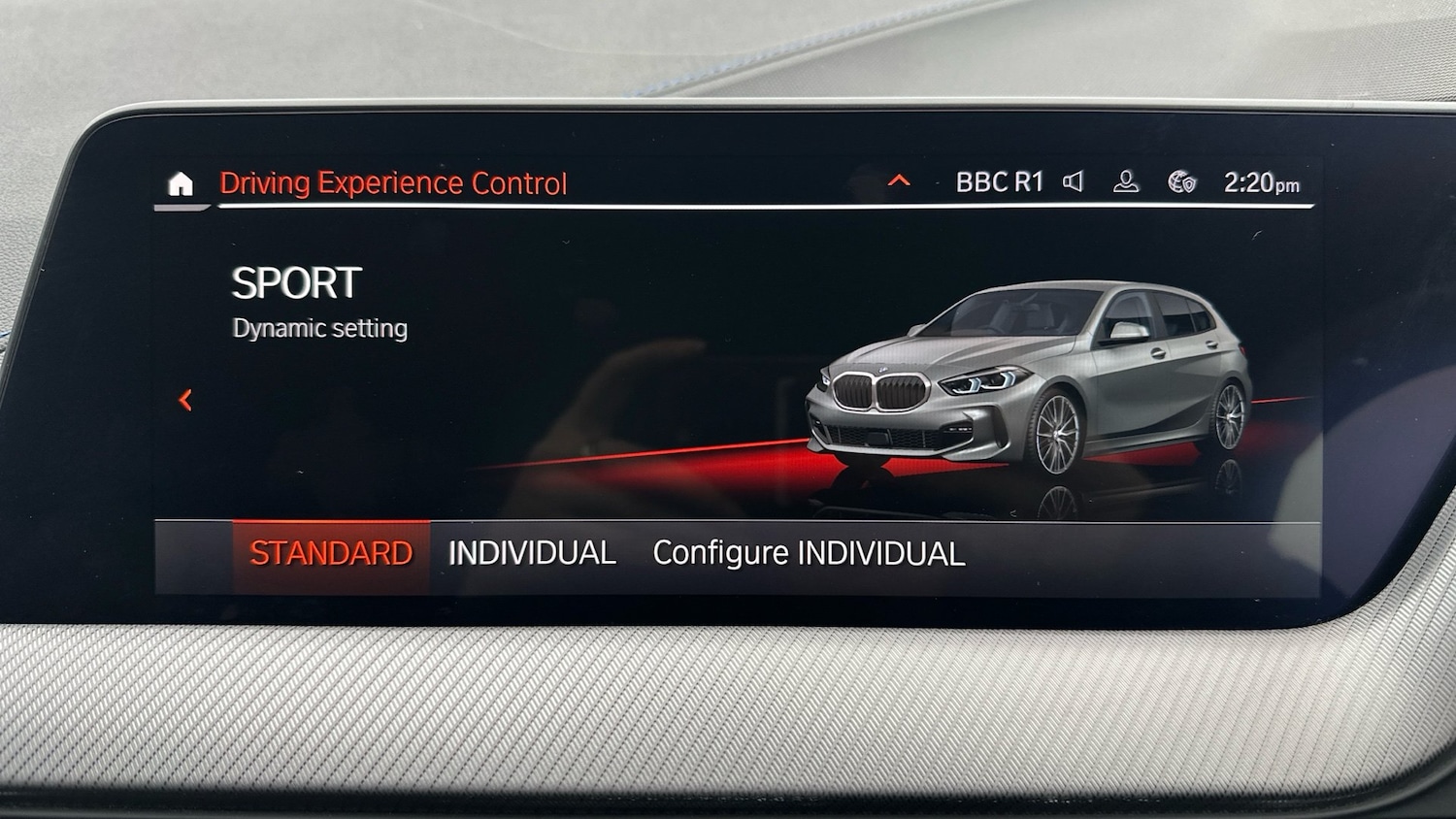Switch to the STANDARD tab
1456x819 pixels.
(331, 552)
